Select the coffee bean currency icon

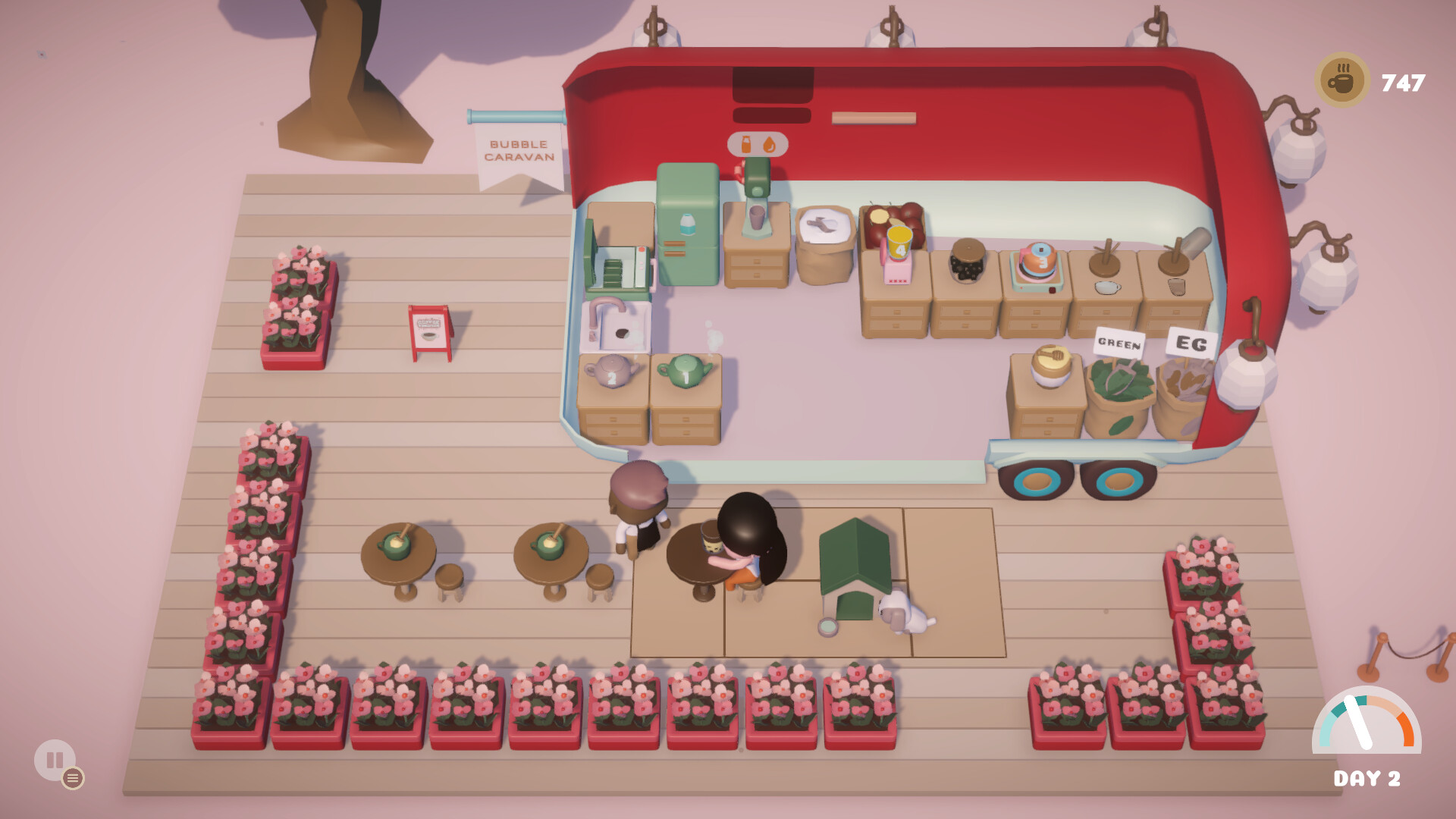[x=1341, y=76]
